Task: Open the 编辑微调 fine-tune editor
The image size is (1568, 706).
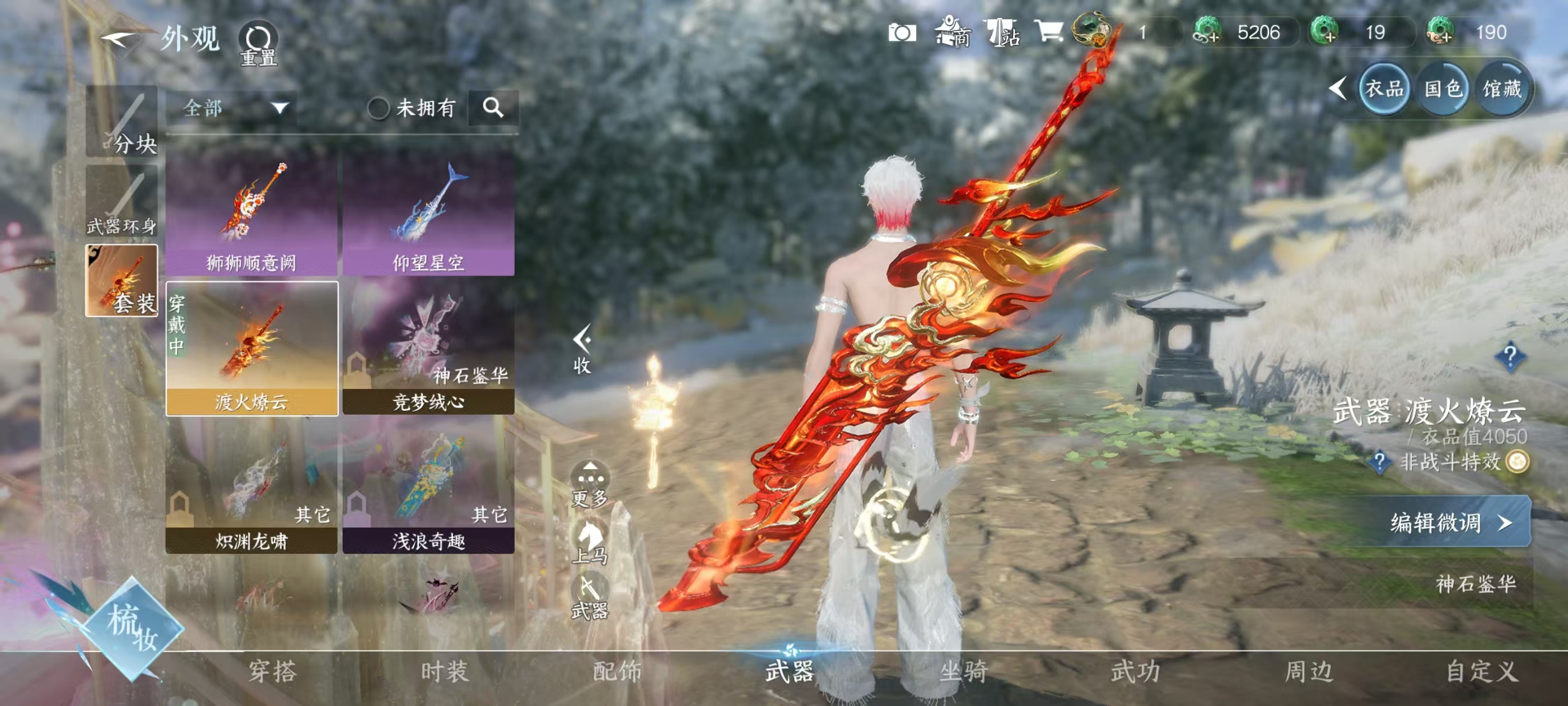Action: tap(1449, 523)
